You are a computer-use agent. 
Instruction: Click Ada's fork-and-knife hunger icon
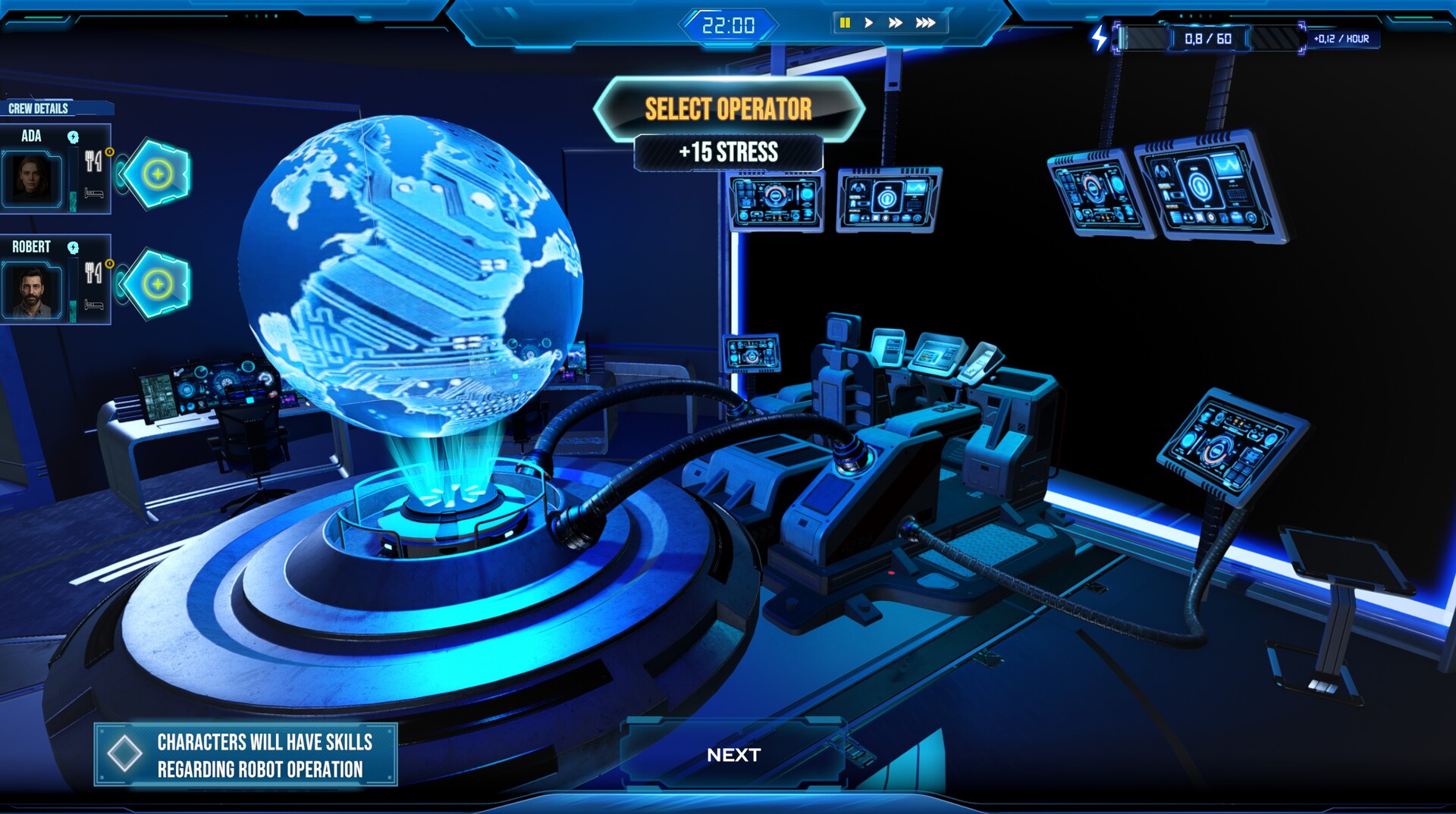tap(93, 160)
